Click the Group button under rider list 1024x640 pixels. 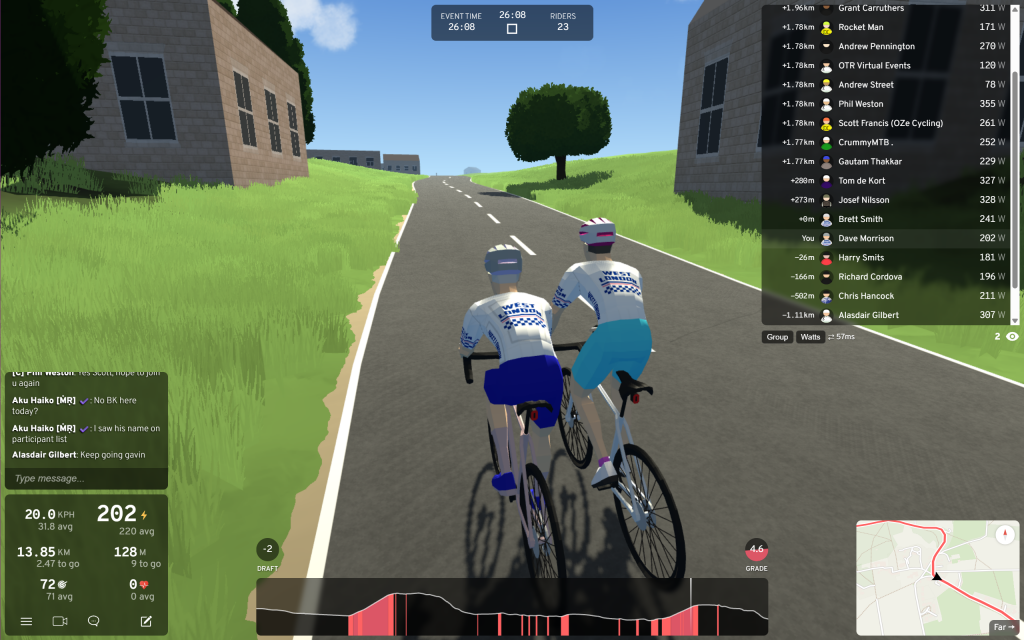(x=777, y=337)
